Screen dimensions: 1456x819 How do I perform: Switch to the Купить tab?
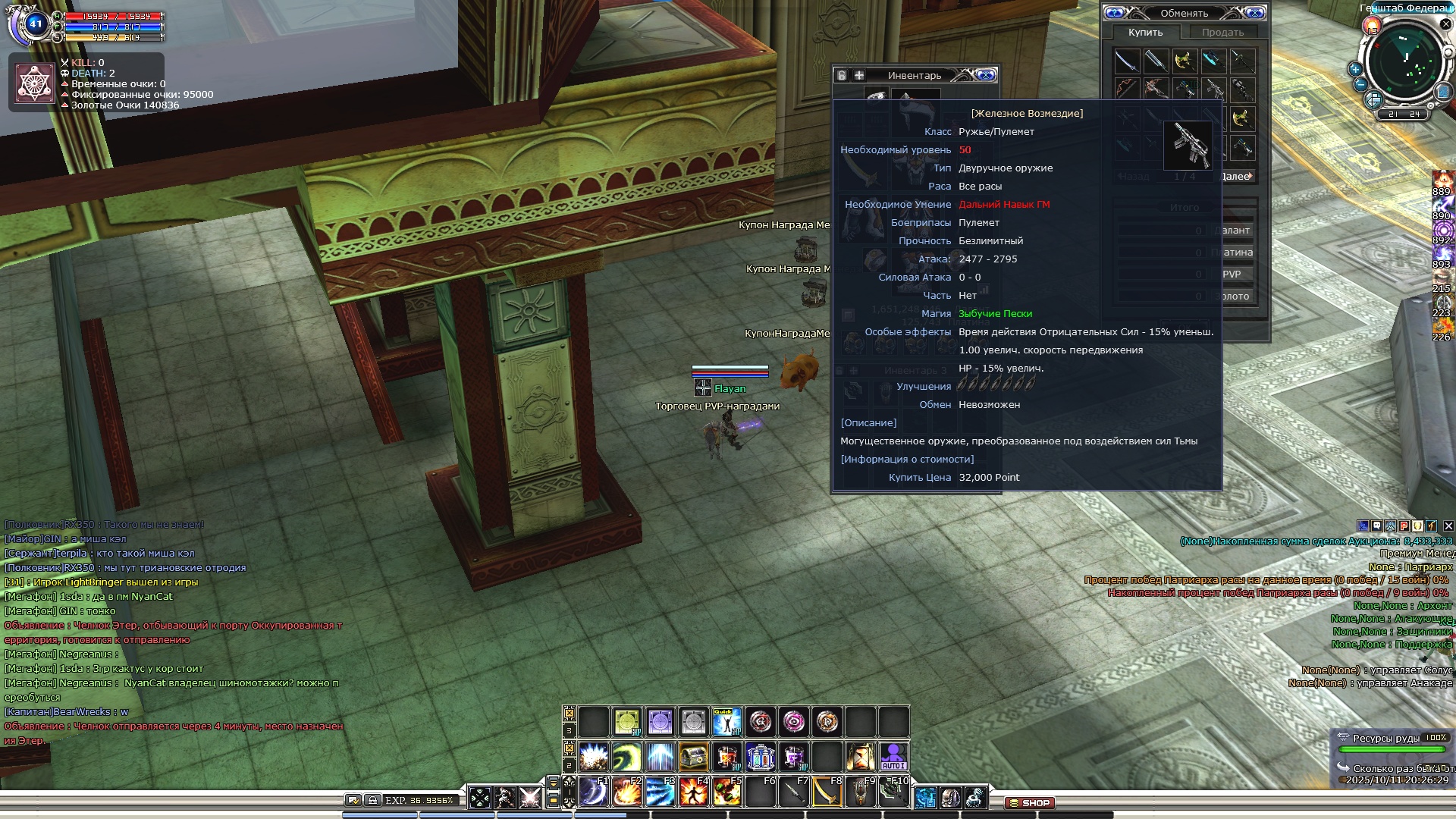pos(1145,33)
